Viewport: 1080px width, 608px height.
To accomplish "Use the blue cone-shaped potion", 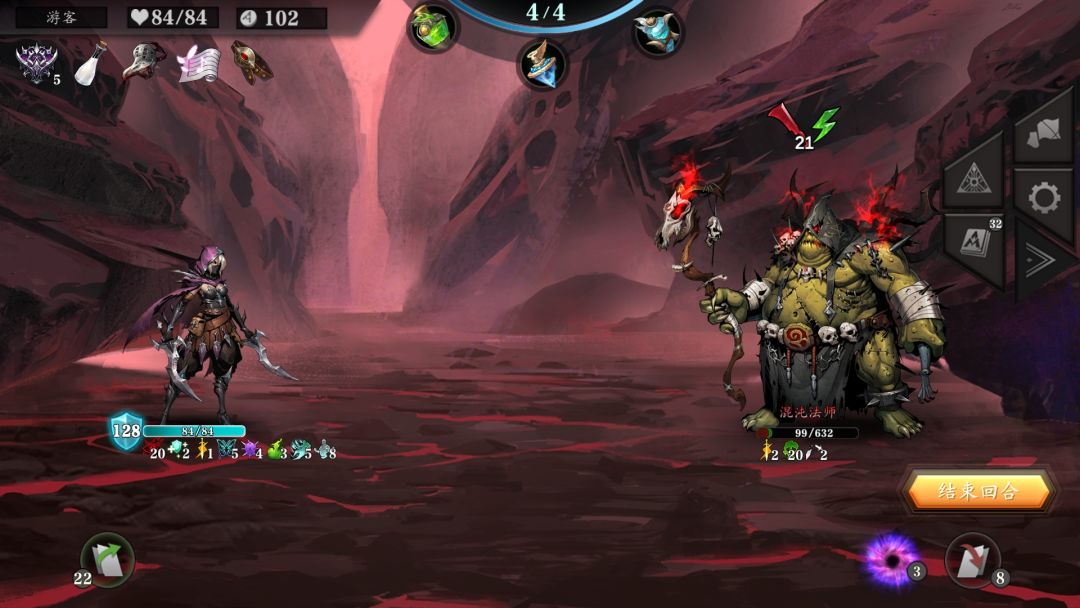I will (x=541, y=63).
